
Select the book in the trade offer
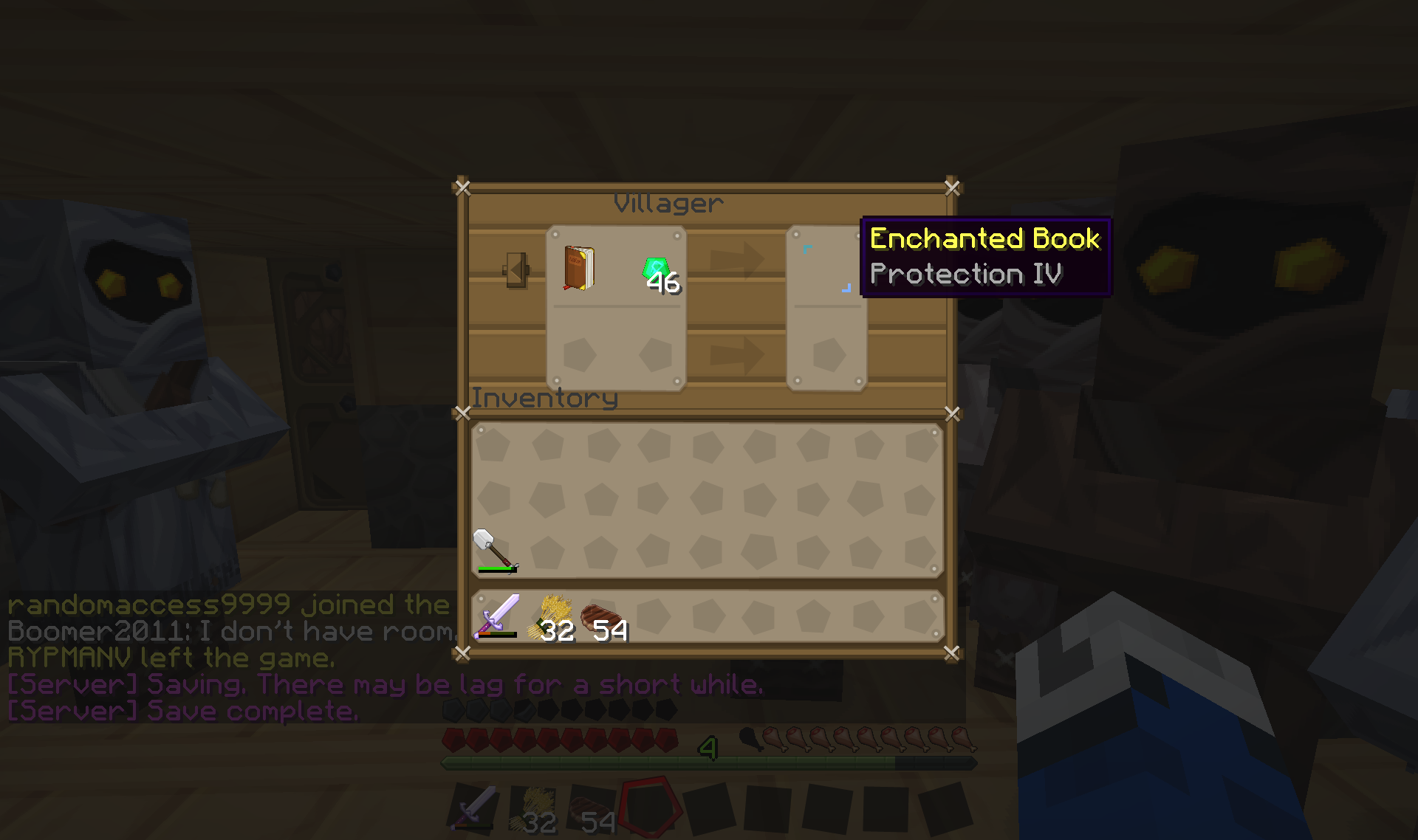click(580, 269)
